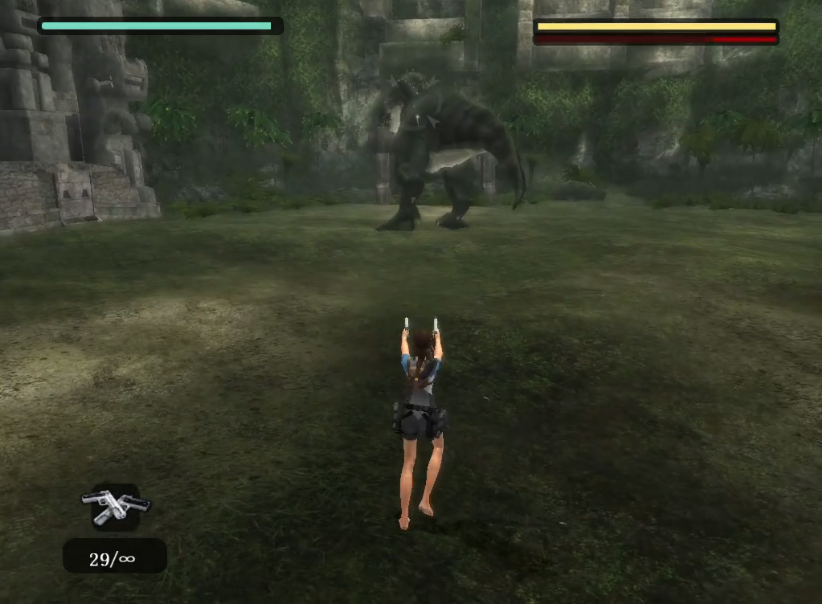Select the dual pistols weapon icon

click(115, 505)
